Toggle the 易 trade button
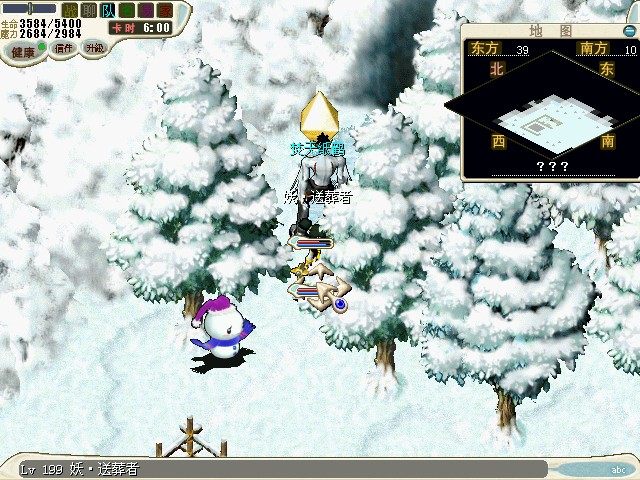This screenshot has width=640, height=480. pyautogui.click(x=146, y=10)
